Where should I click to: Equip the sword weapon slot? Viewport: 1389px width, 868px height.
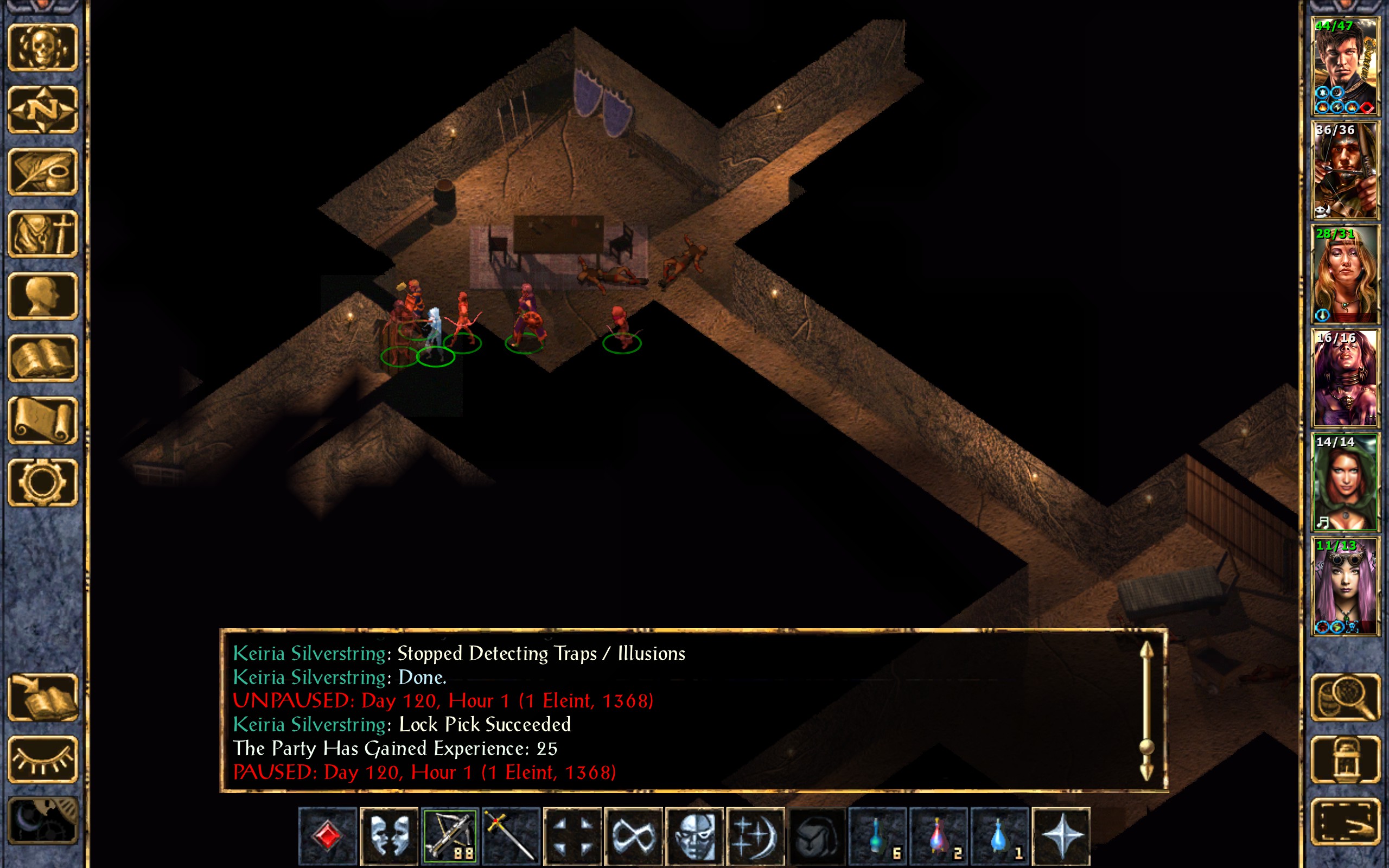point(511,835)
